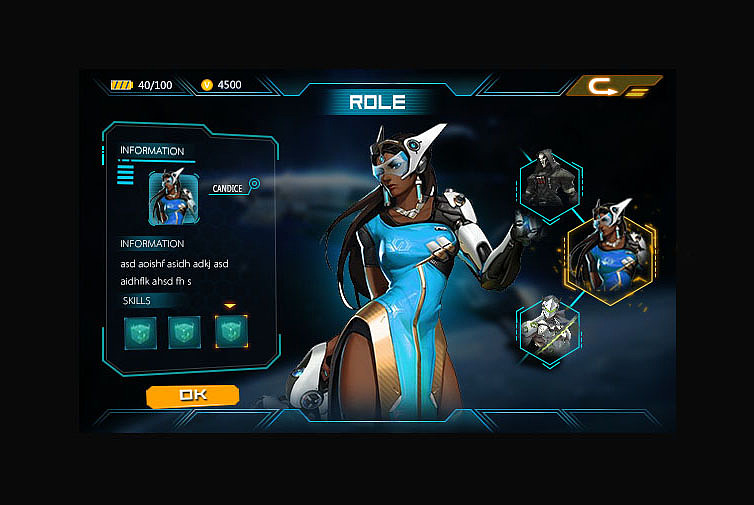Image resolution: width=754 pixels, height=505 pixels.
Task: Tap the gold coin currency icon
Action: coord(207,85)
